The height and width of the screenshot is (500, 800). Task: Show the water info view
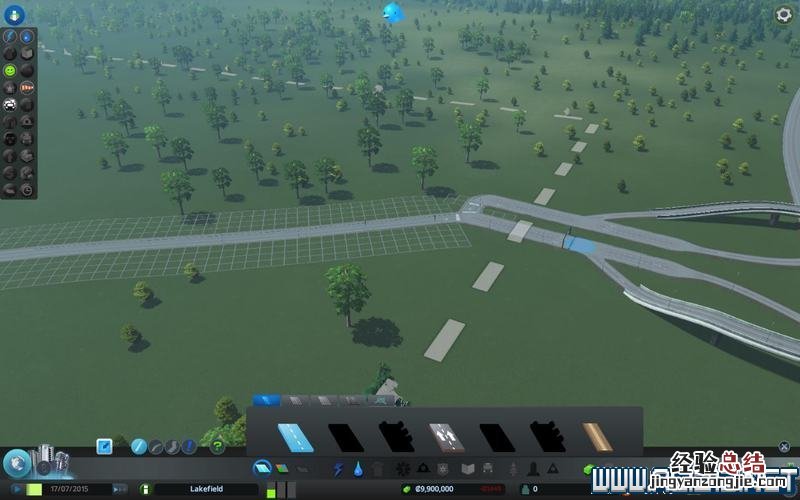point(27,35)
